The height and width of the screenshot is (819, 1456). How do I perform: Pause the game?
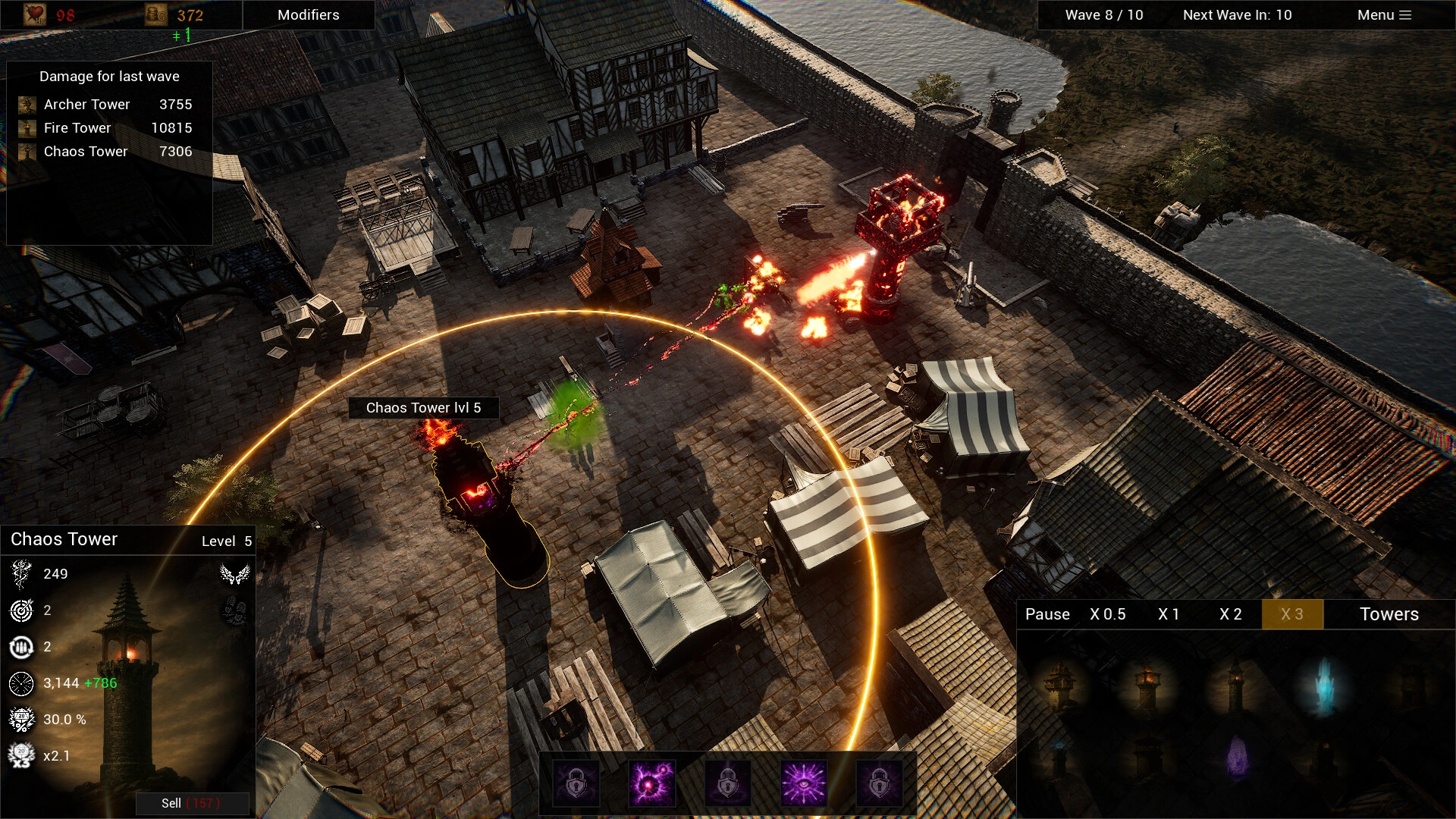coord(1047,614)
